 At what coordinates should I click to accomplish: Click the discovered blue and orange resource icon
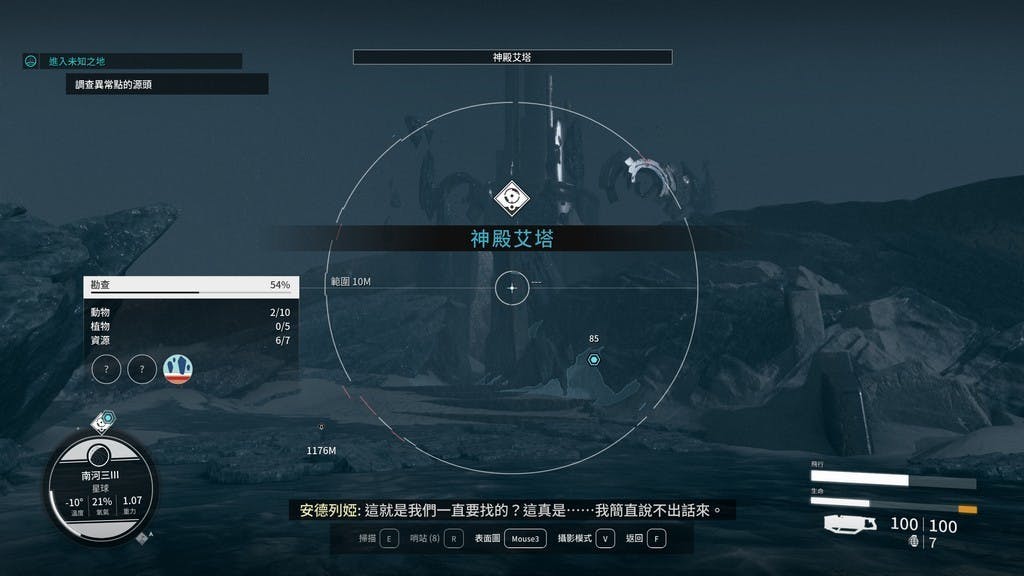[x=178, y=369]
